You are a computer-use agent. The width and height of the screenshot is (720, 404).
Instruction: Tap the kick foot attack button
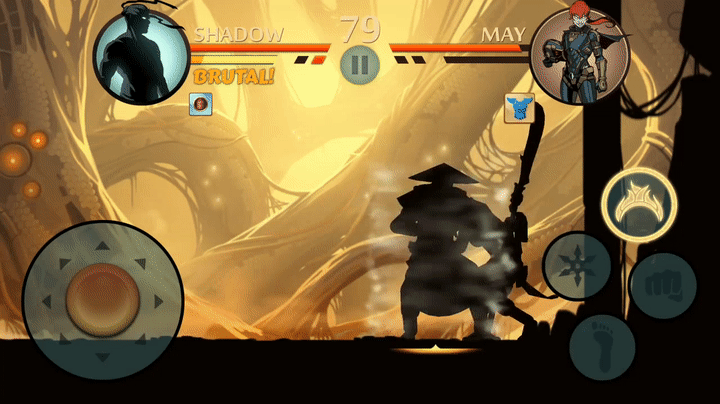(x=602, y=345)
